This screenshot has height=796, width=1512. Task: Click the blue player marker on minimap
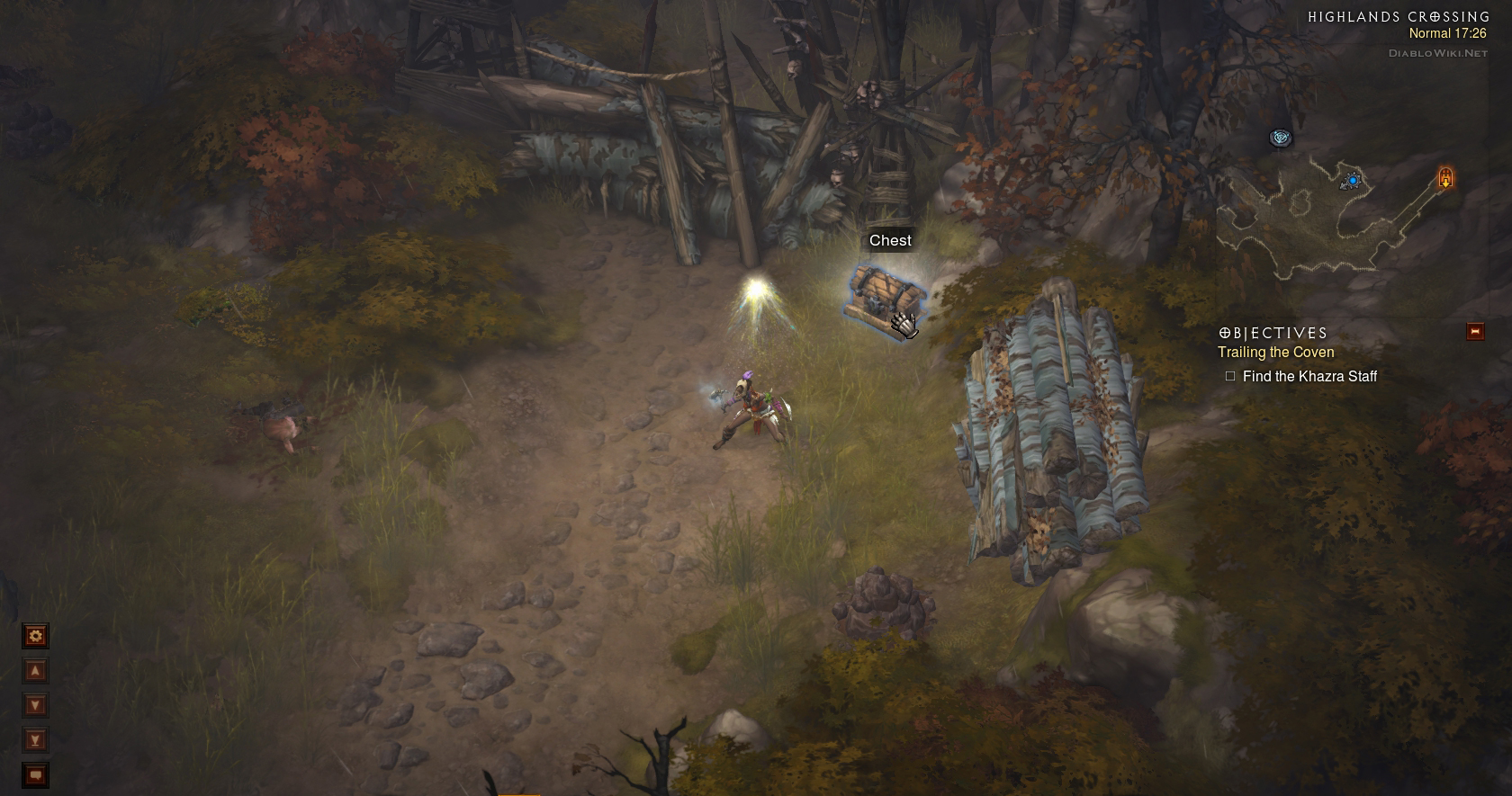pyautogui.click(x=1352, y=181)
